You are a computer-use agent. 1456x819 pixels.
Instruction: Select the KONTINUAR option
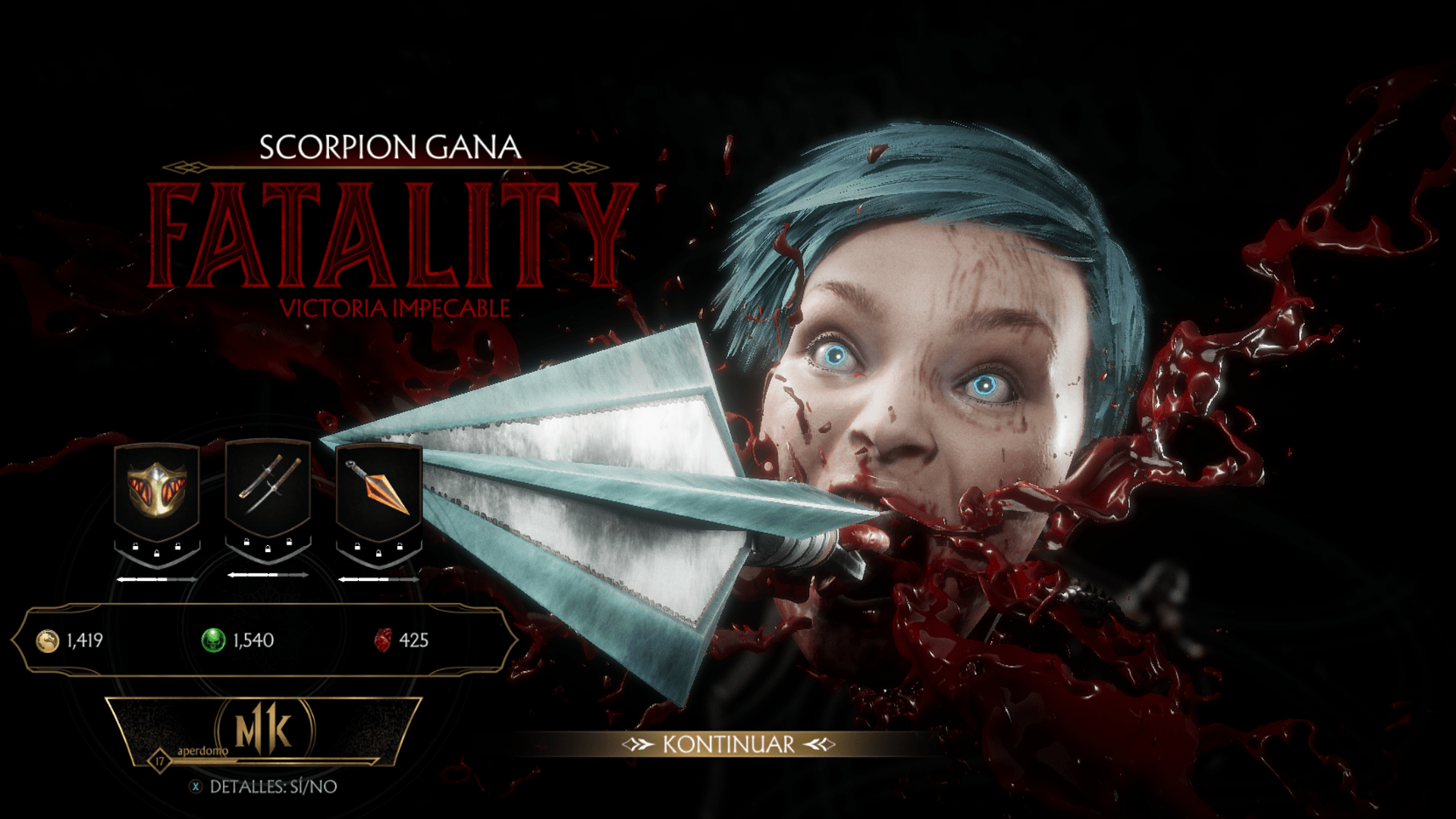point(728,744)
